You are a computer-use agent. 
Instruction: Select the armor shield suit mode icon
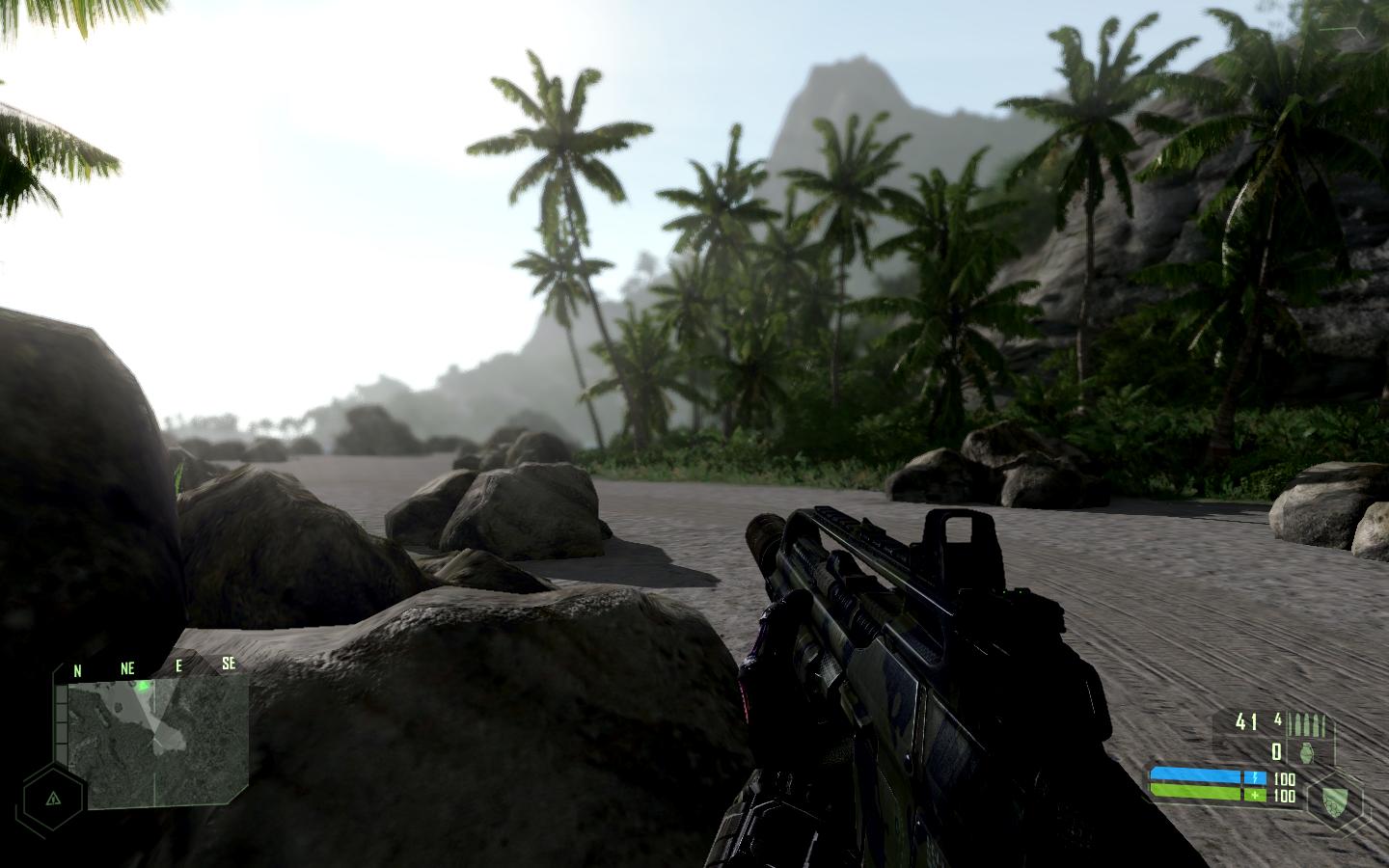click(x=1335, y=798)
